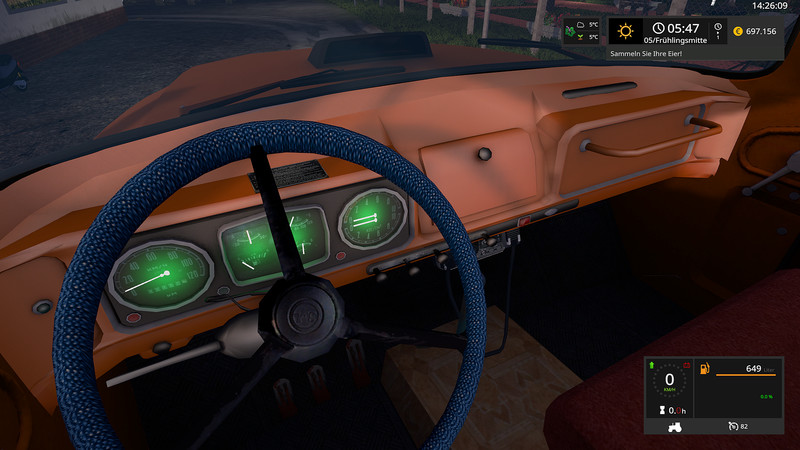Click the euro coin money icon
The width and height of the screenshot is (800, 450).
click(737, 30)
